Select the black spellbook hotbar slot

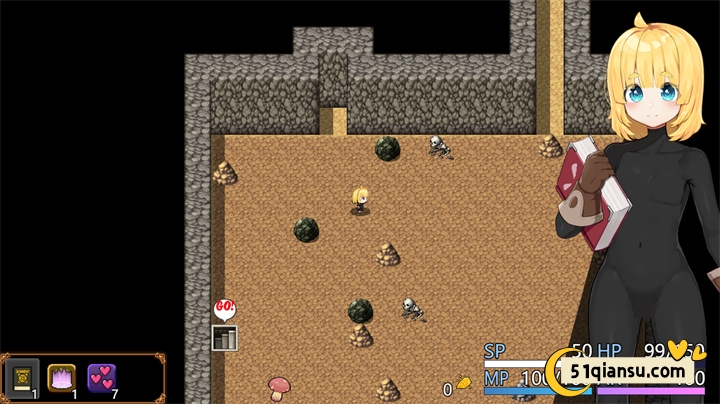click(22, 378)
